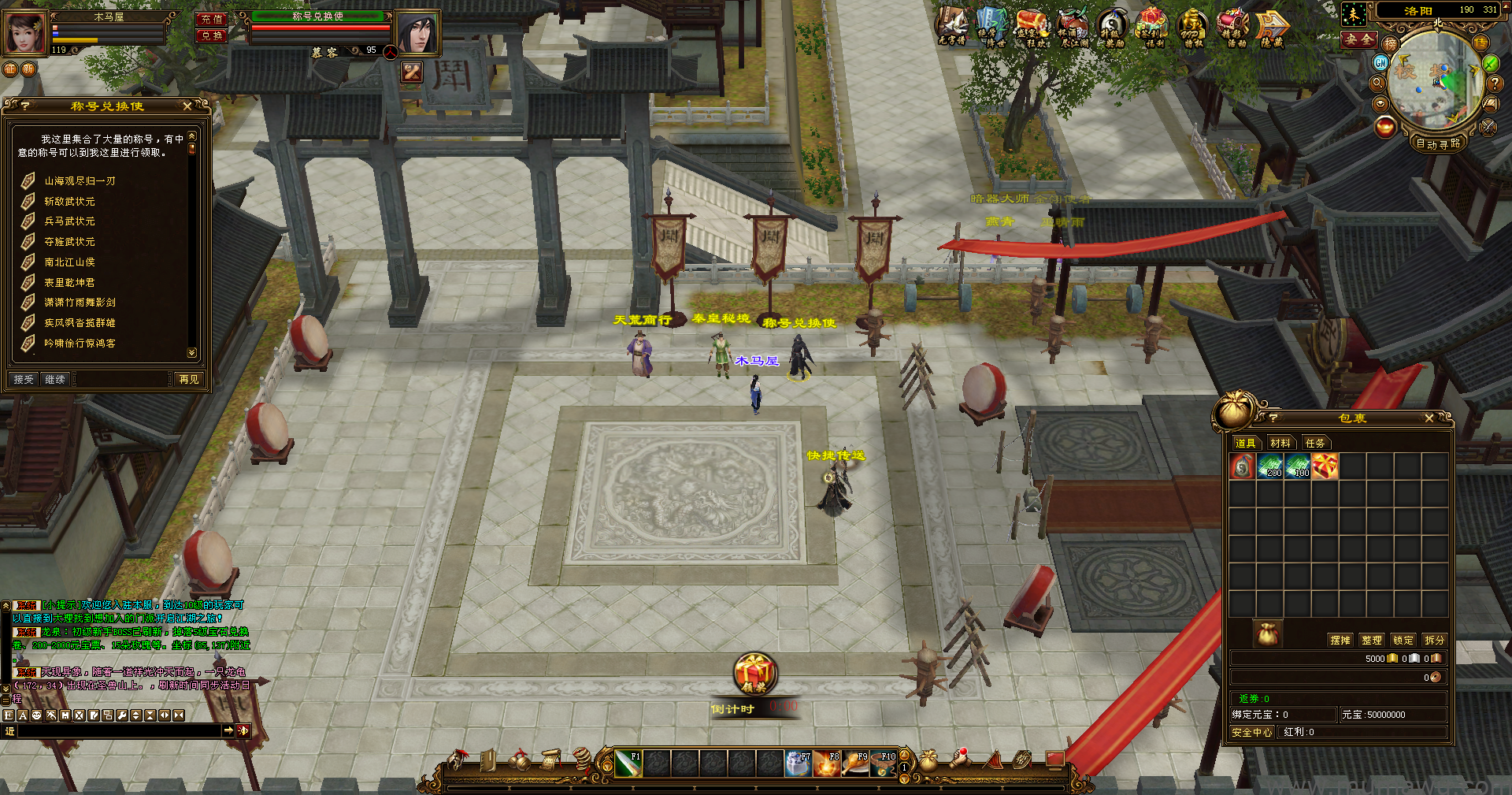
Task: Close the 称号兑换使 dialog window
Action: coord(187,106)
